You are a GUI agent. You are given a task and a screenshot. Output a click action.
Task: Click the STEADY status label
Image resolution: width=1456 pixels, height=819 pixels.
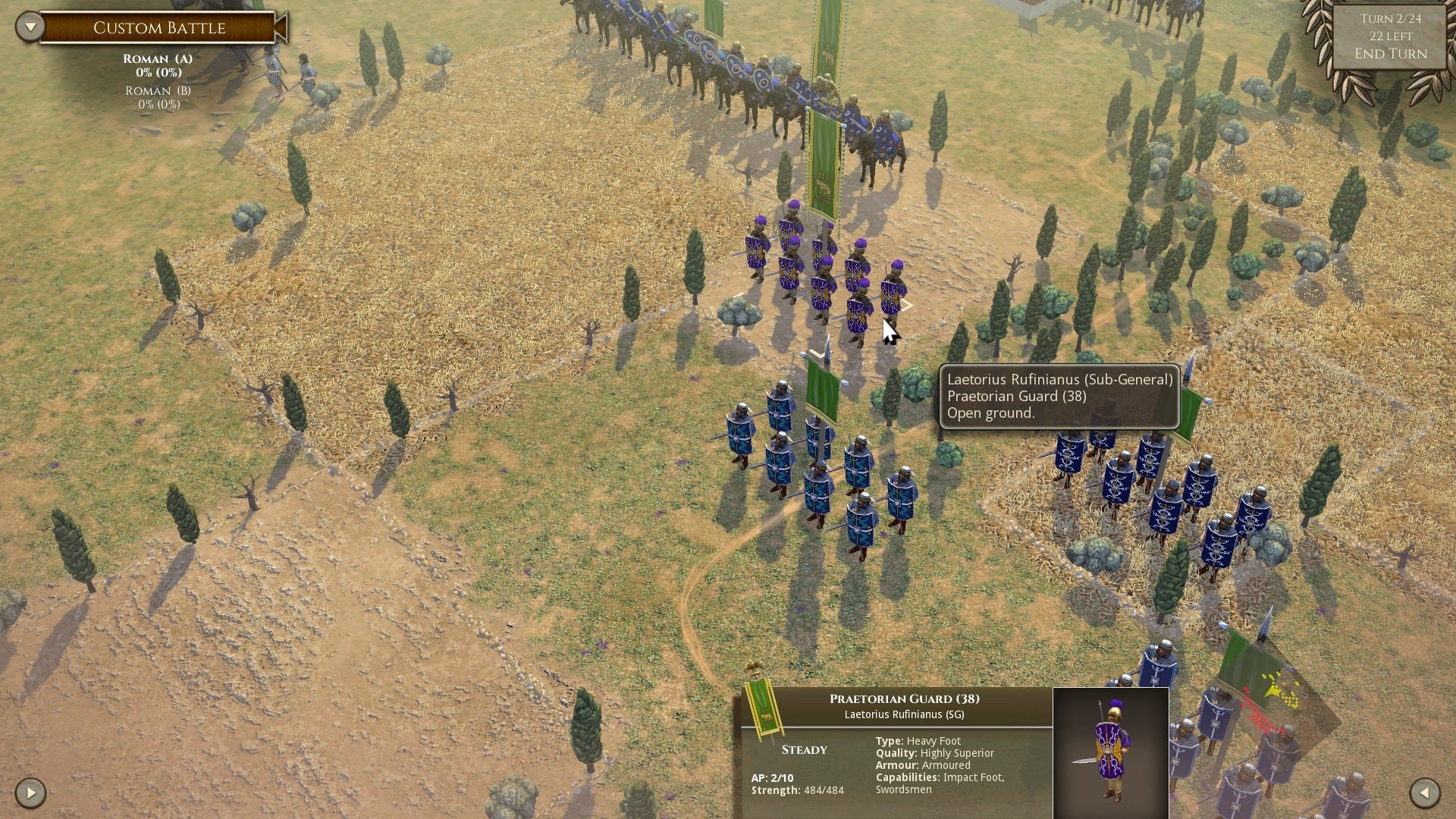[803, 749]
